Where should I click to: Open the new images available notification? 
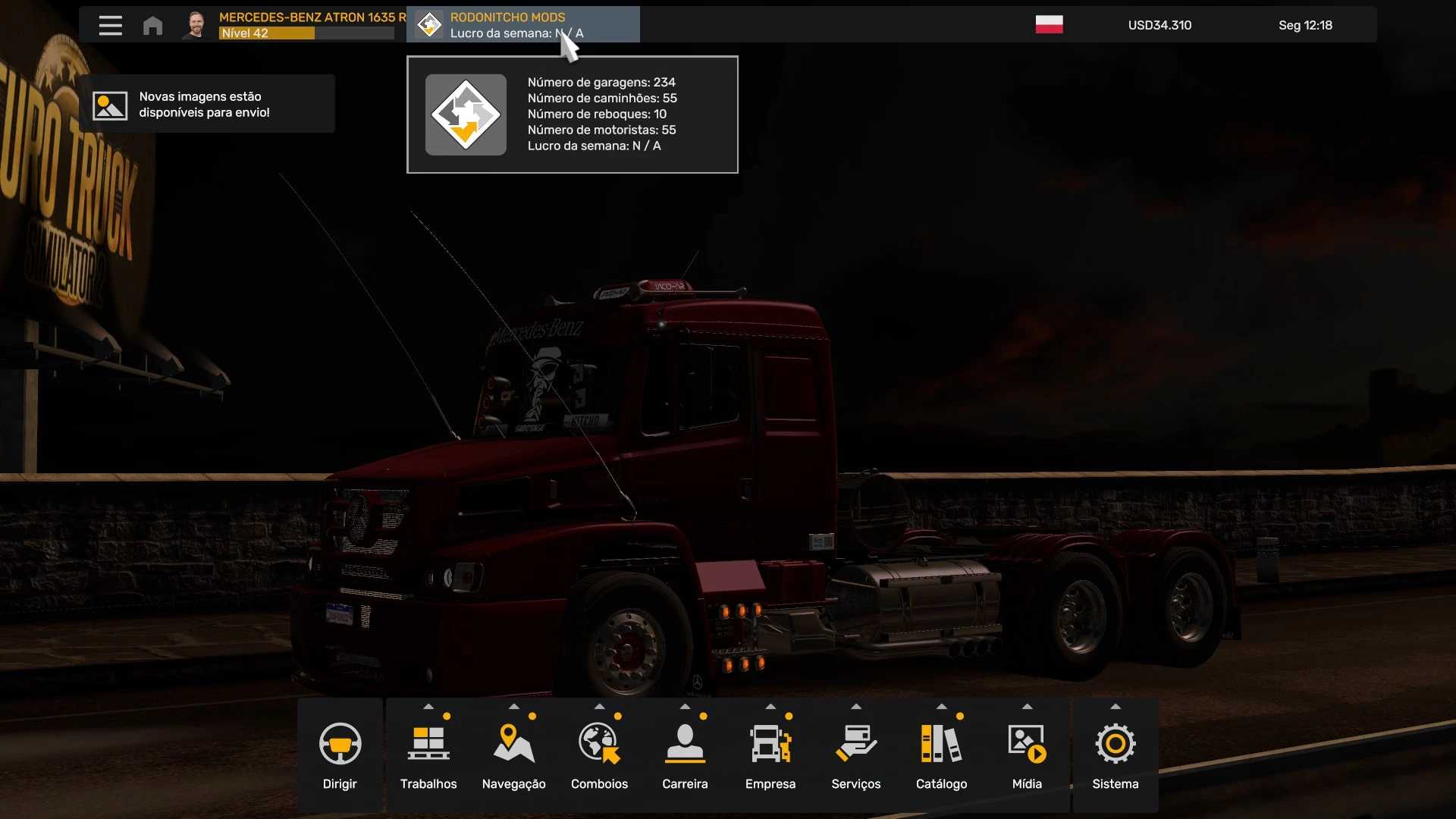[x=206, y=105]
